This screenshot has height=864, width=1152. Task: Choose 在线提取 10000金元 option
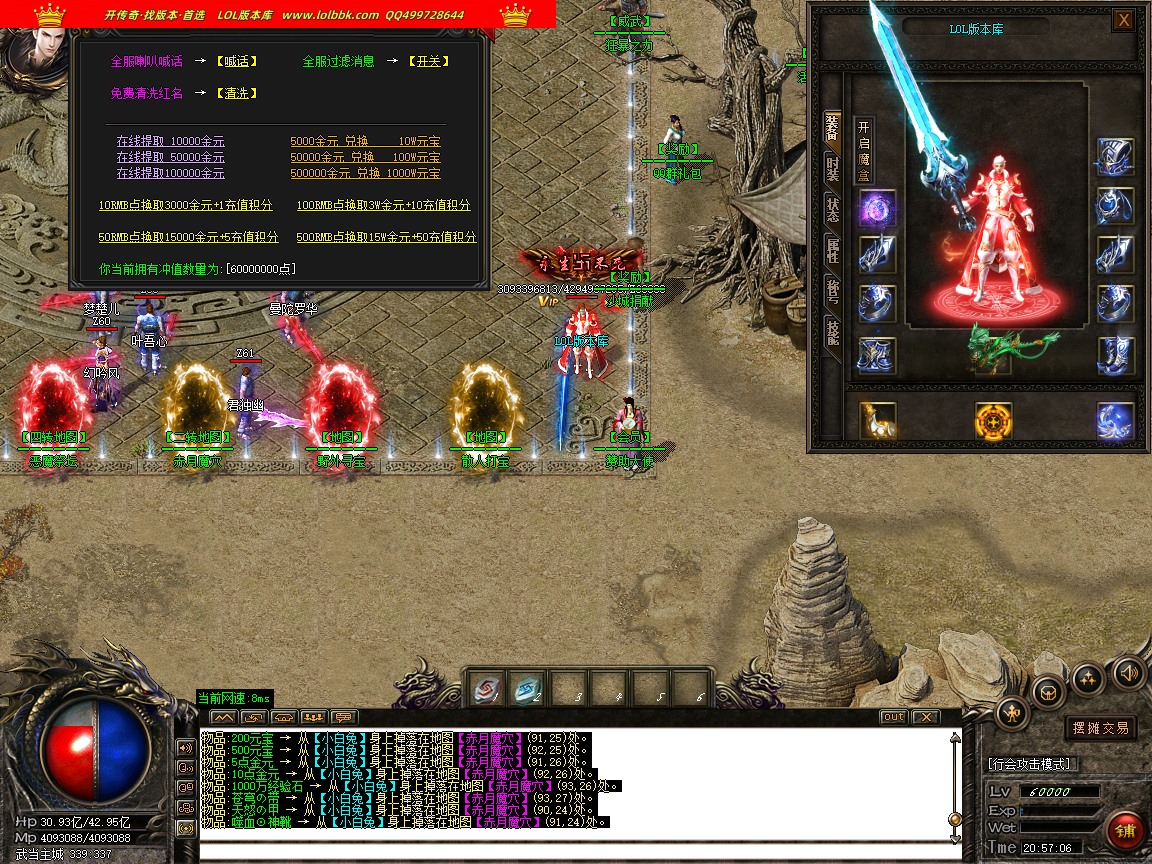click(x=170, y=142)
